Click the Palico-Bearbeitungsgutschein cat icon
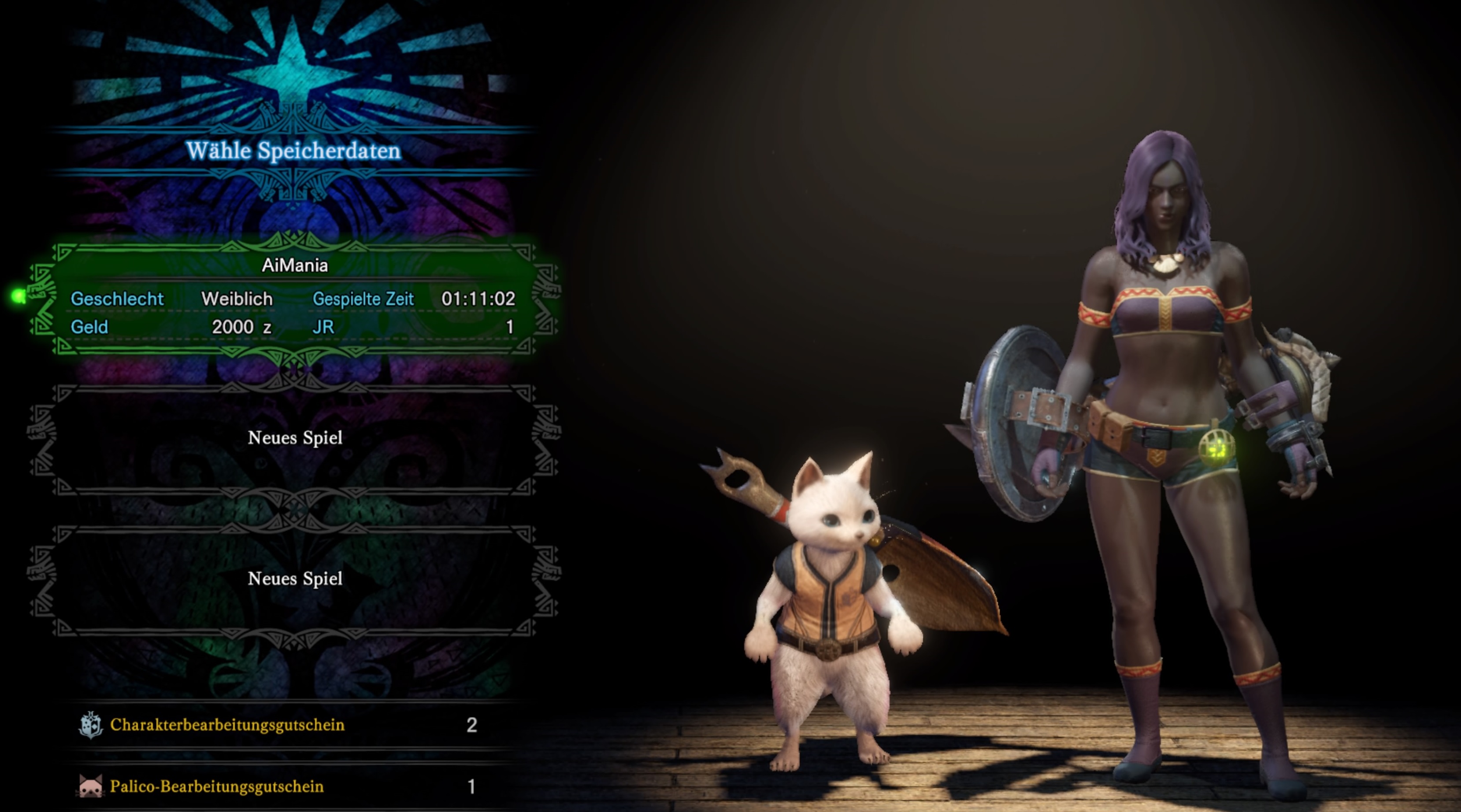The height and width of the screenshot is (812, 1461). [91, 786]
